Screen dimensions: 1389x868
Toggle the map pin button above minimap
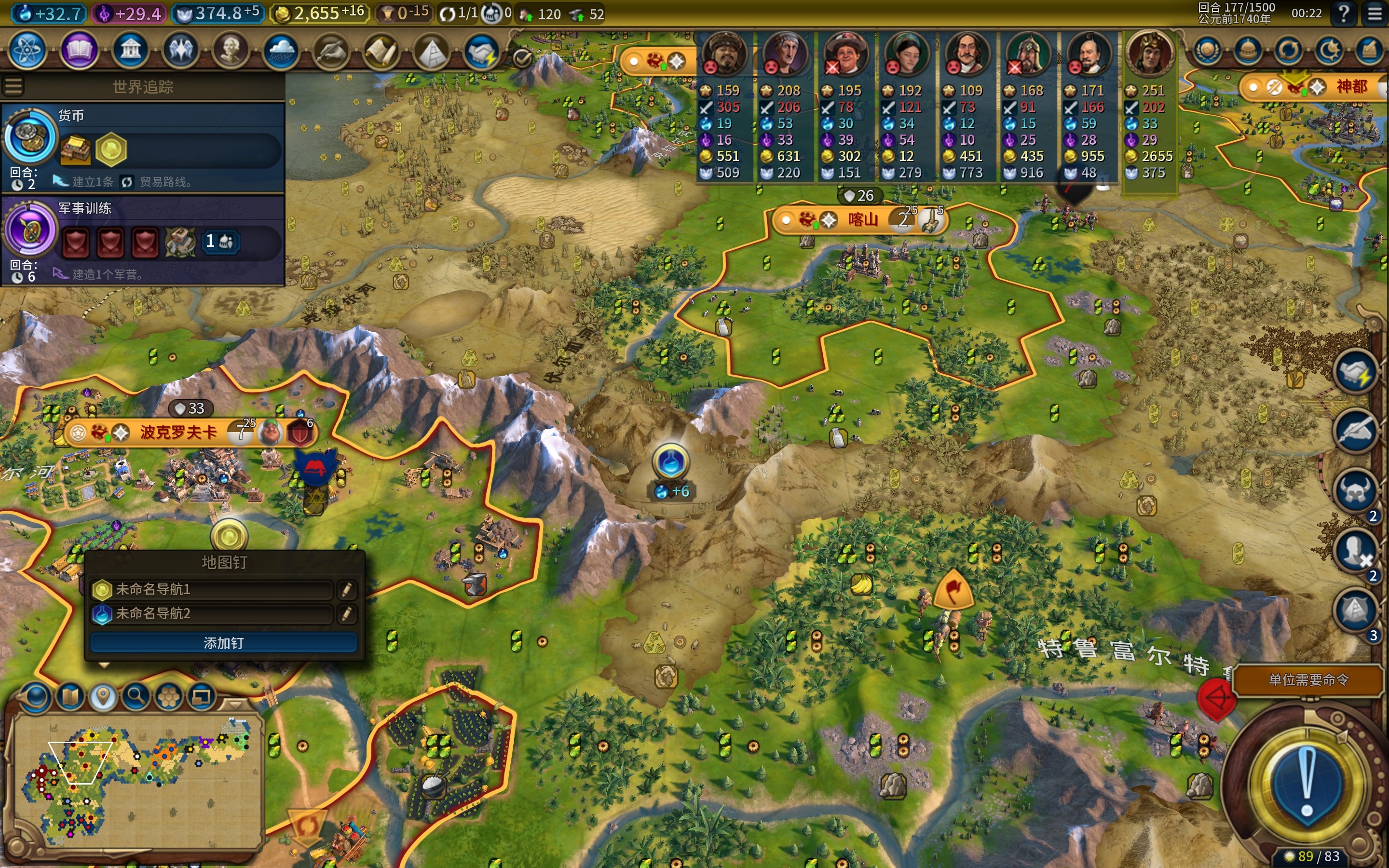103,697
